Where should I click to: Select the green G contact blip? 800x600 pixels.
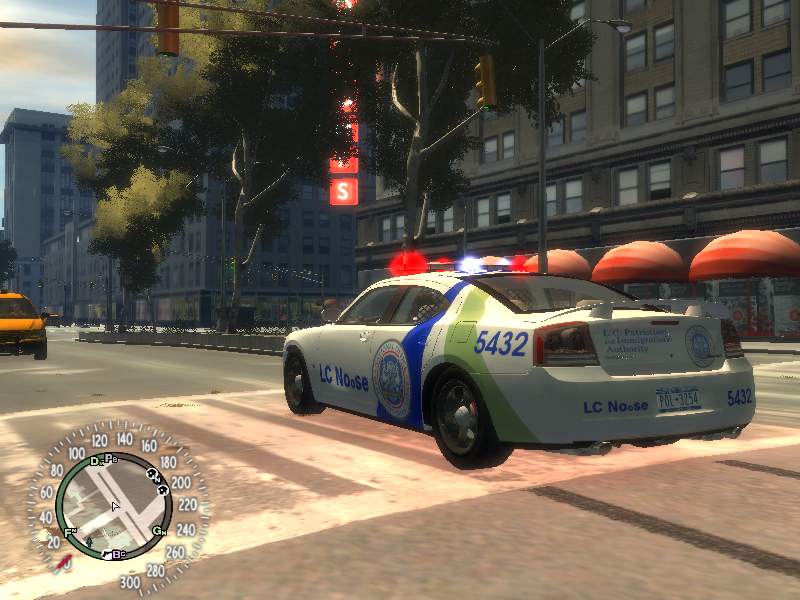click(x=158, y=530)
